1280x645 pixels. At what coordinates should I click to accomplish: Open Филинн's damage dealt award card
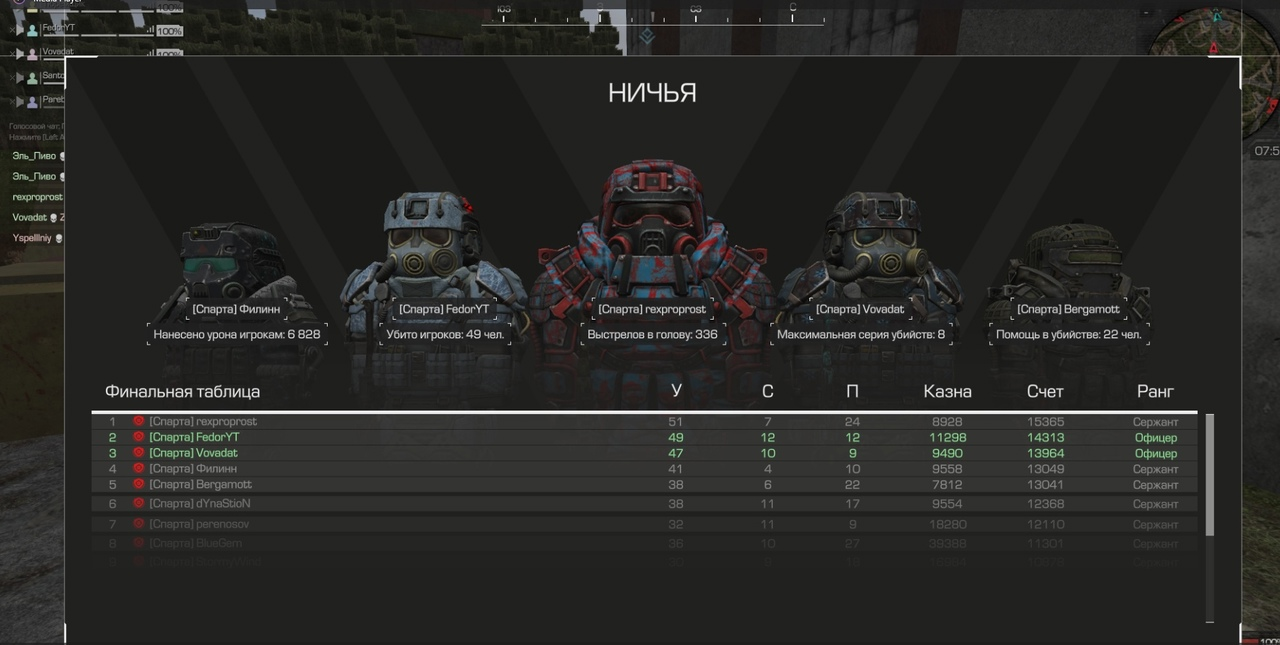237,322
